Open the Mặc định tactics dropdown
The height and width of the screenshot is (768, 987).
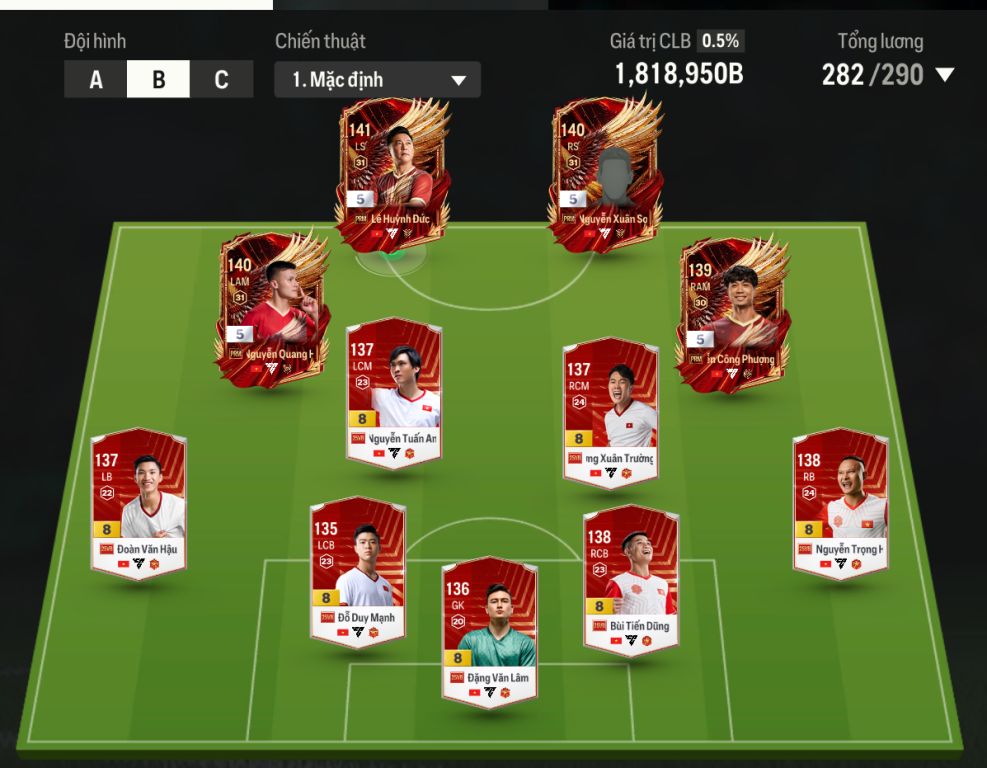pos(377,80)
